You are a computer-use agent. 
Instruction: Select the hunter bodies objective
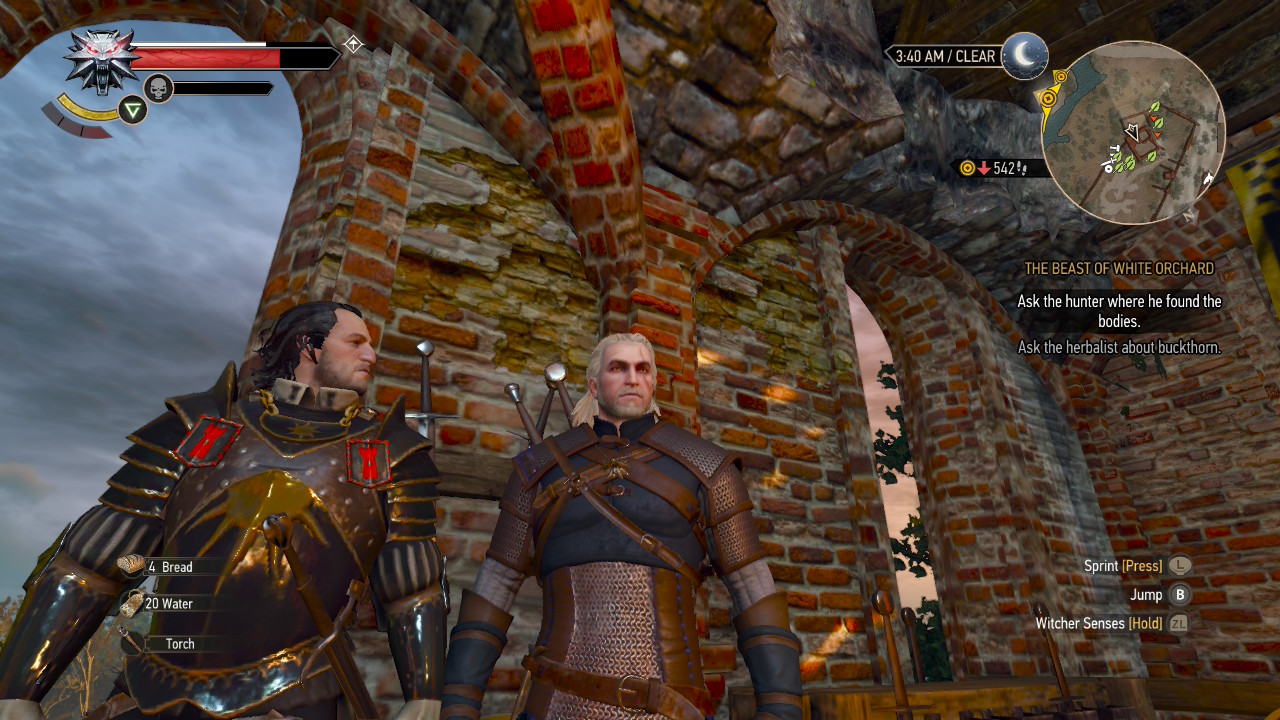point(1119,311)
